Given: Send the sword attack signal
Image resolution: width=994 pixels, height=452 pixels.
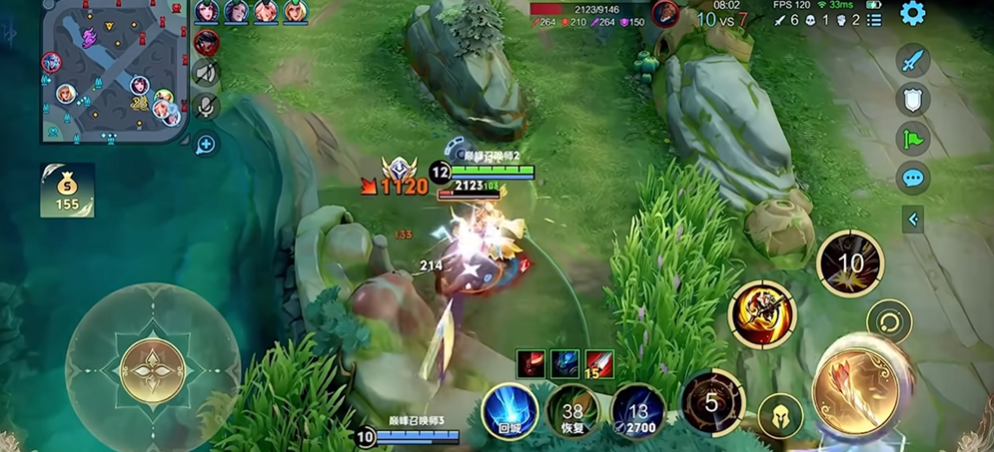Looking at the screenshot, I should (x=912, y=60).
